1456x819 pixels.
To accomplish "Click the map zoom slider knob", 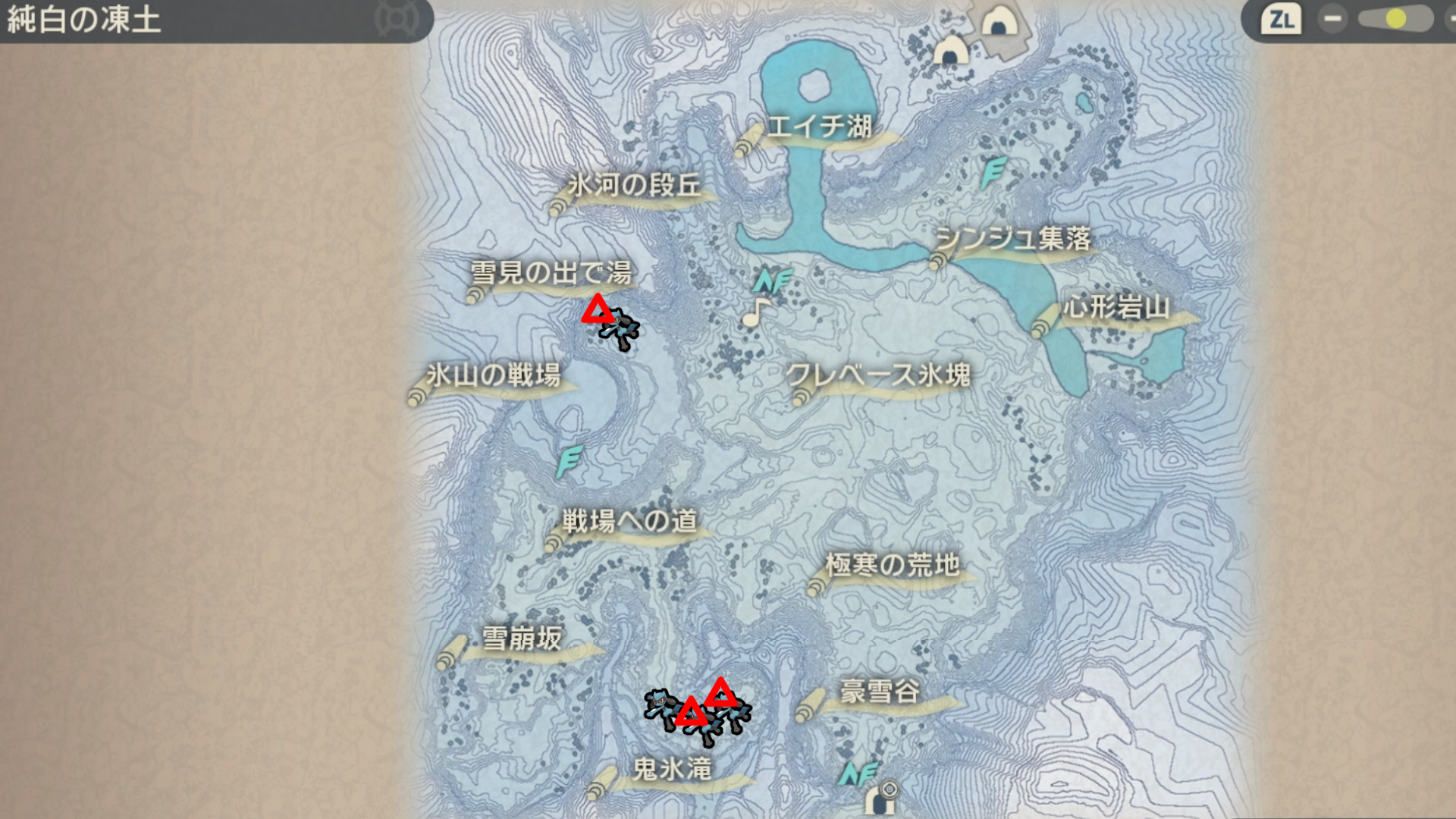I will tap(1395, 19).
